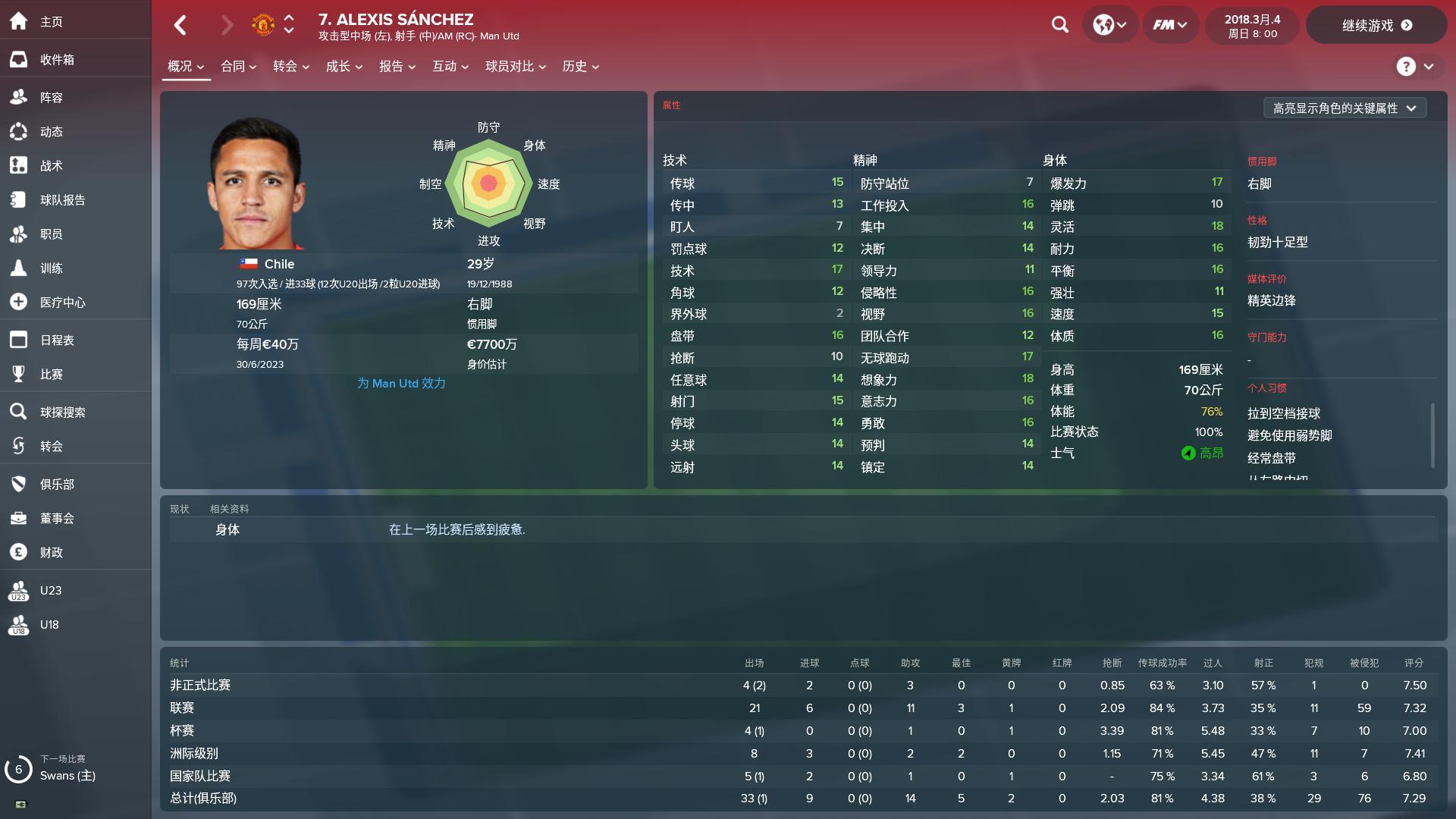The image size is (1456, 819).
Task: Click the 为 Man Utd 效力 link
Action: point(401,384)
